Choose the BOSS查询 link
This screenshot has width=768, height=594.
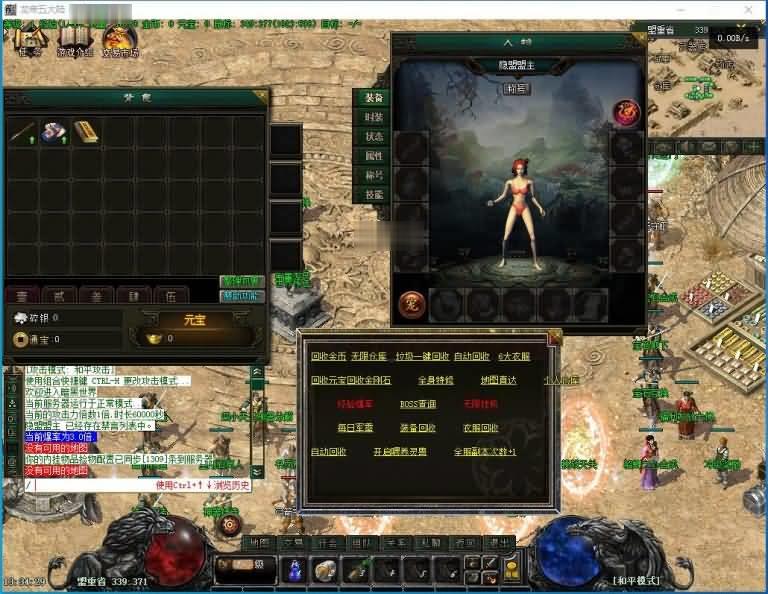(x=417, y=405)
